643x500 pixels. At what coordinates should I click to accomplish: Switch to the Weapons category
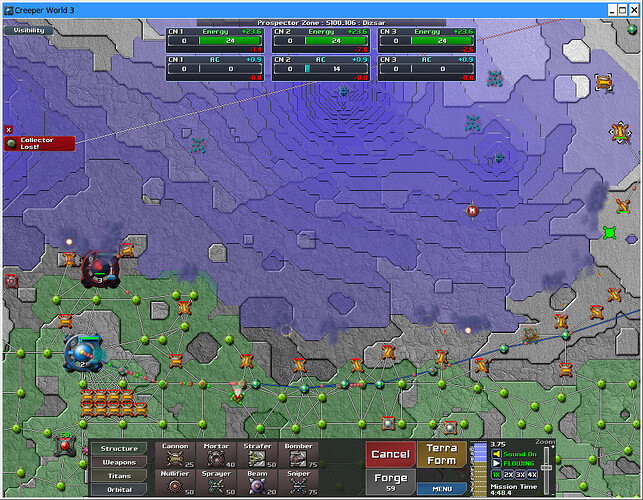pos(119,462)
